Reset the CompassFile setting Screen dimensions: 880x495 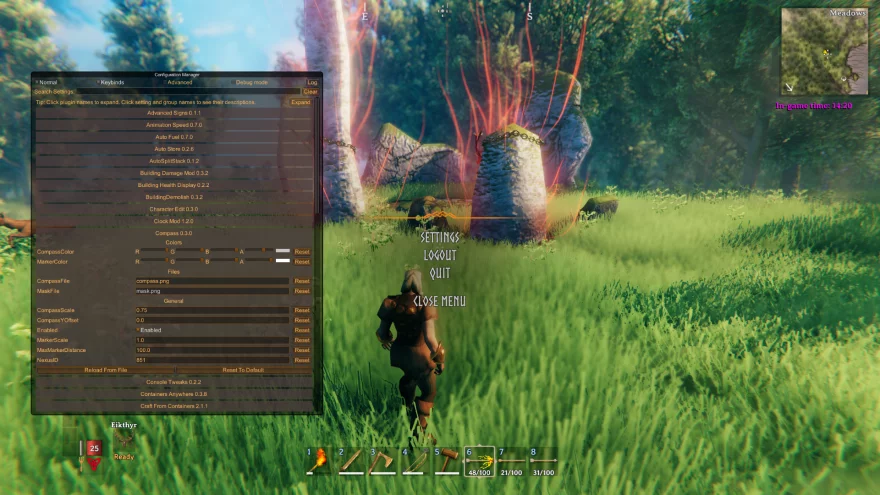[302, 281]
